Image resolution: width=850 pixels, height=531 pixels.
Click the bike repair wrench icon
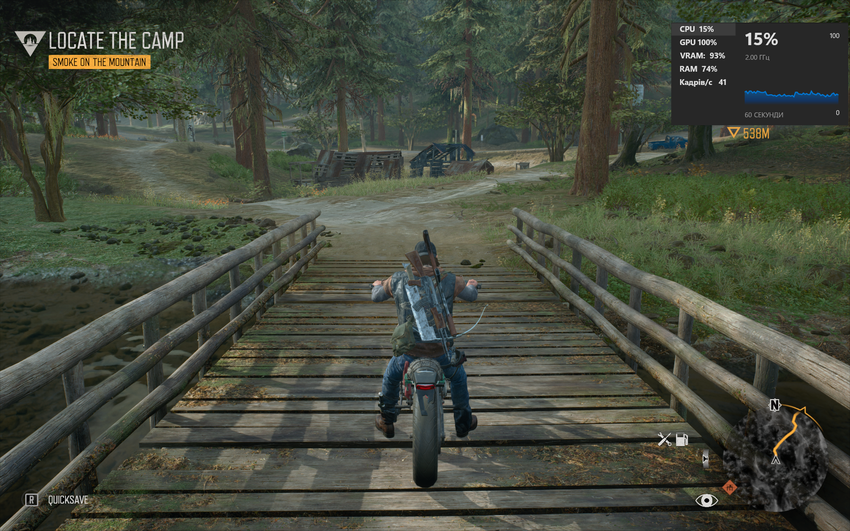point(664,439)
